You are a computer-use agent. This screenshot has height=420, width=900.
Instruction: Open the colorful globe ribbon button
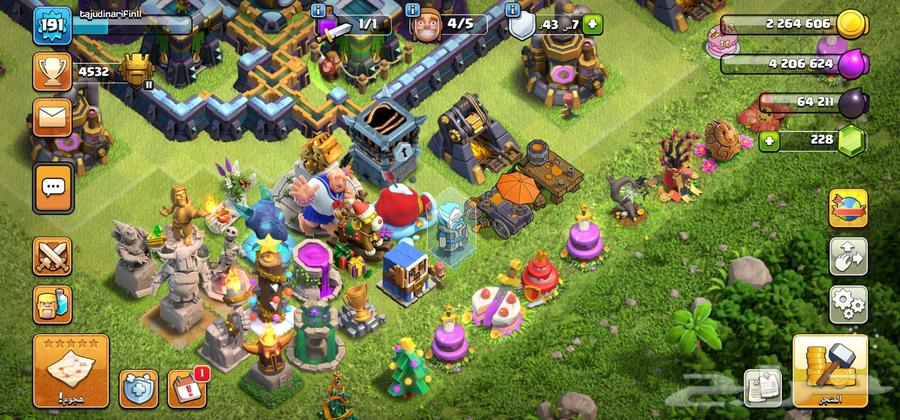tap(848, 210)
